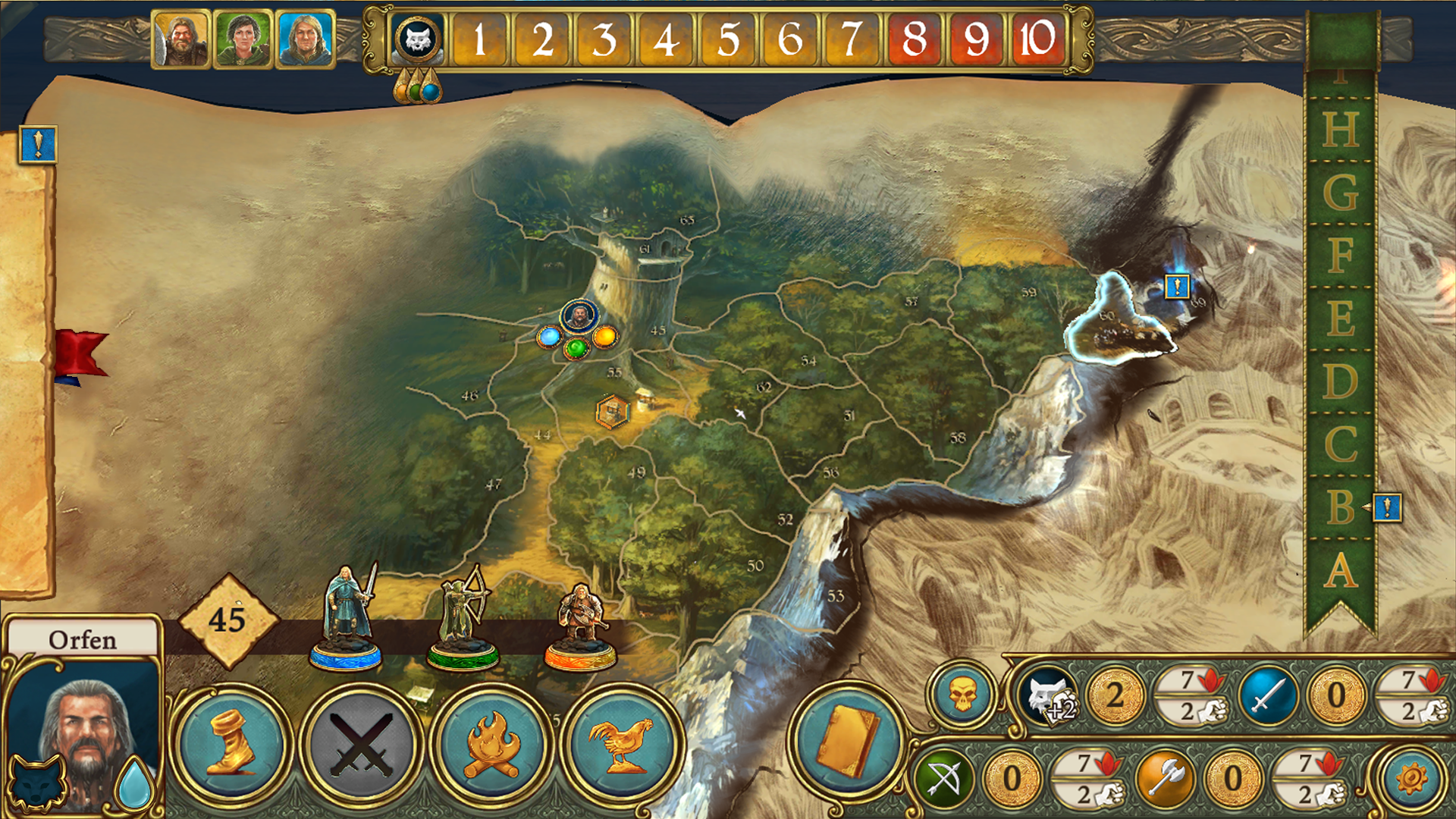This screenshot has width=1456, height=819.
Task: Click the exclamation marker on the map
Action: click(1177, 287)
